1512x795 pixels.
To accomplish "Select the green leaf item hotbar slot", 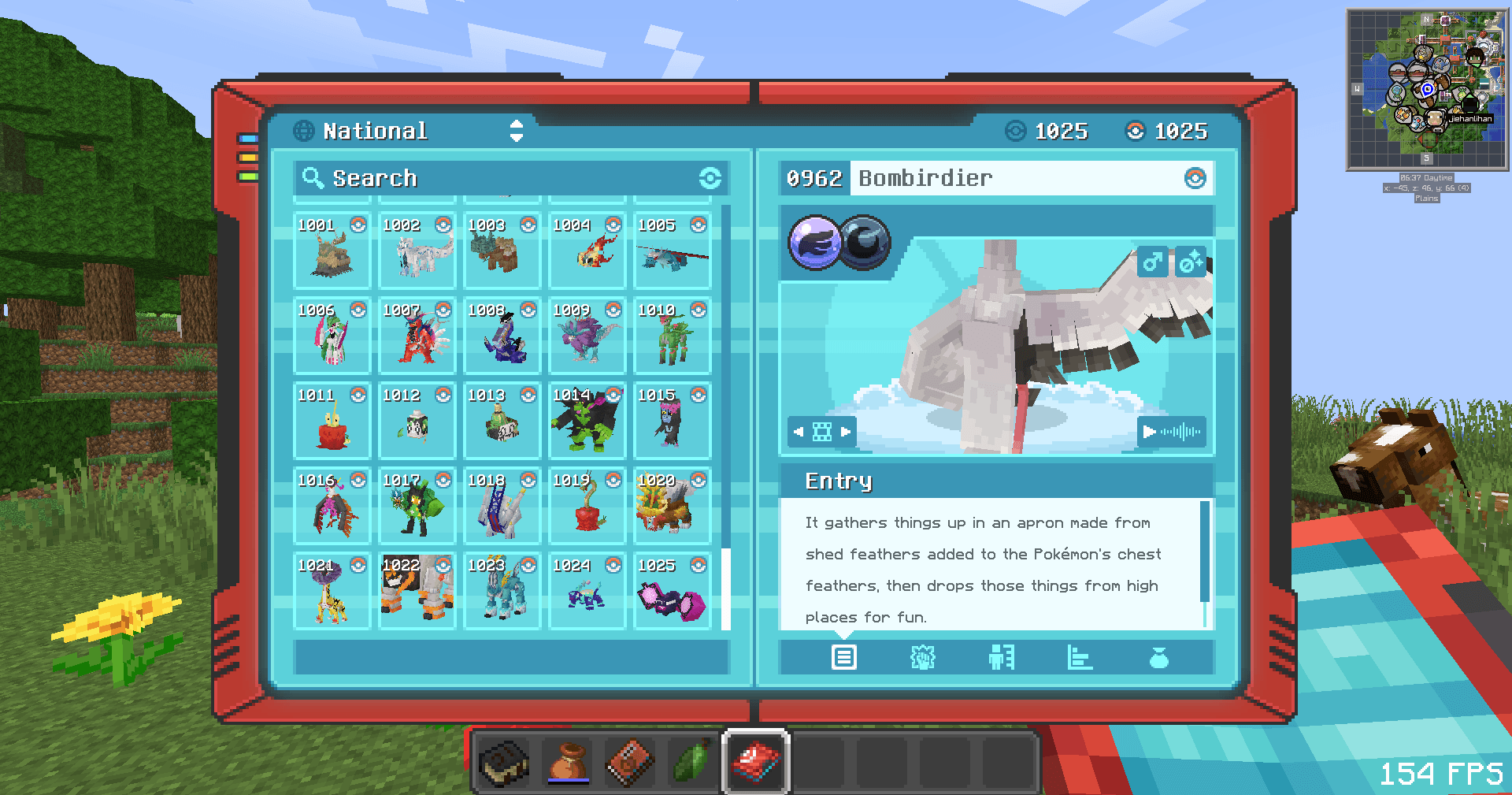I will [692, 762].
